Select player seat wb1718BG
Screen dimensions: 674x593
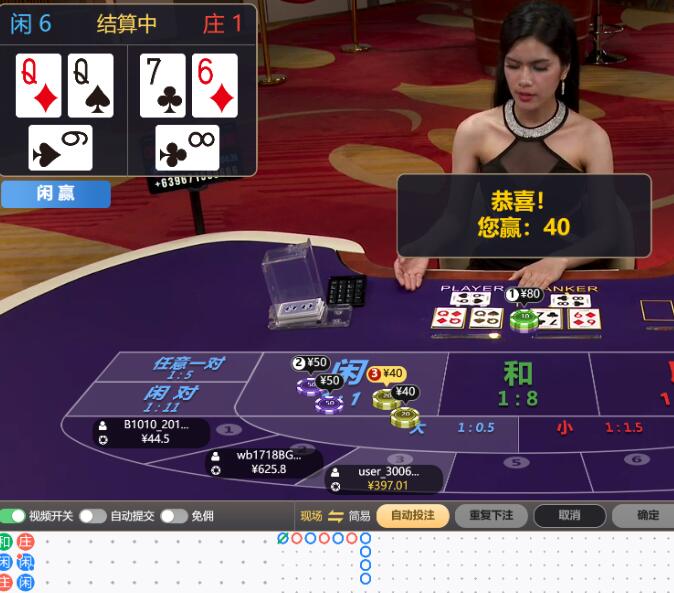click(264, 462)
